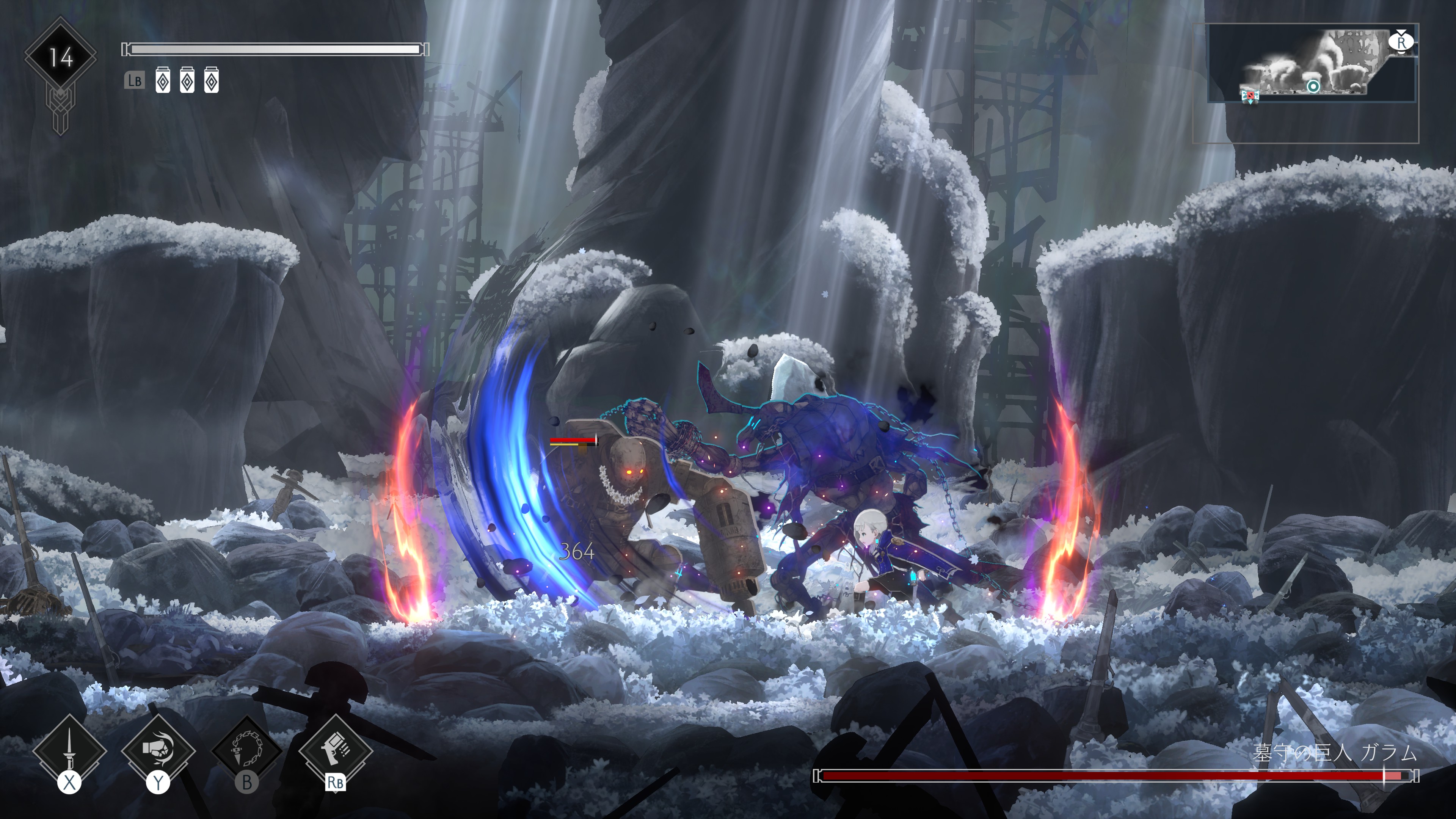Trigger the chain dagger skill
This screenshot has width=1456, height=819.
click(x=247, y=751)
